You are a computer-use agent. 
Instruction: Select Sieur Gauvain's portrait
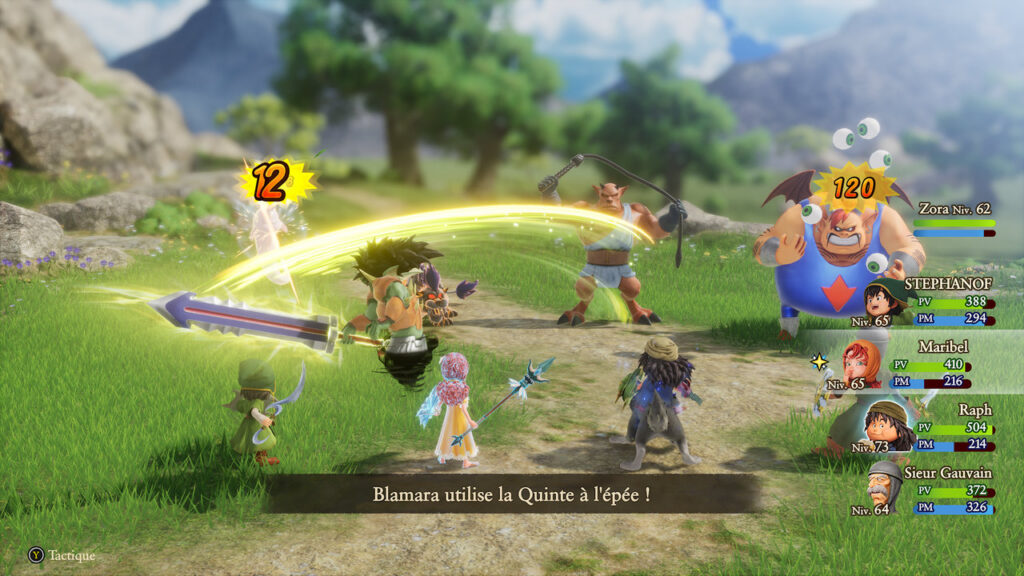click(885, 485)
